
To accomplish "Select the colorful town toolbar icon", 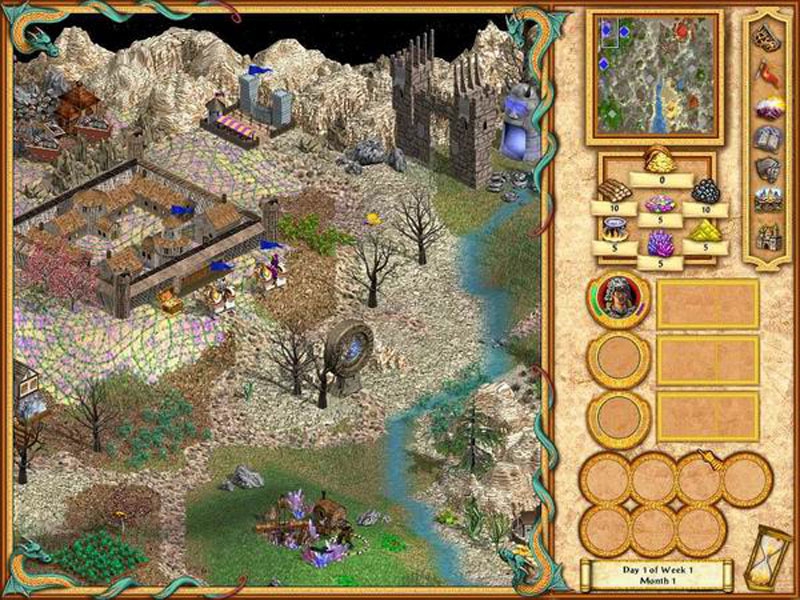I will (768, 199).
